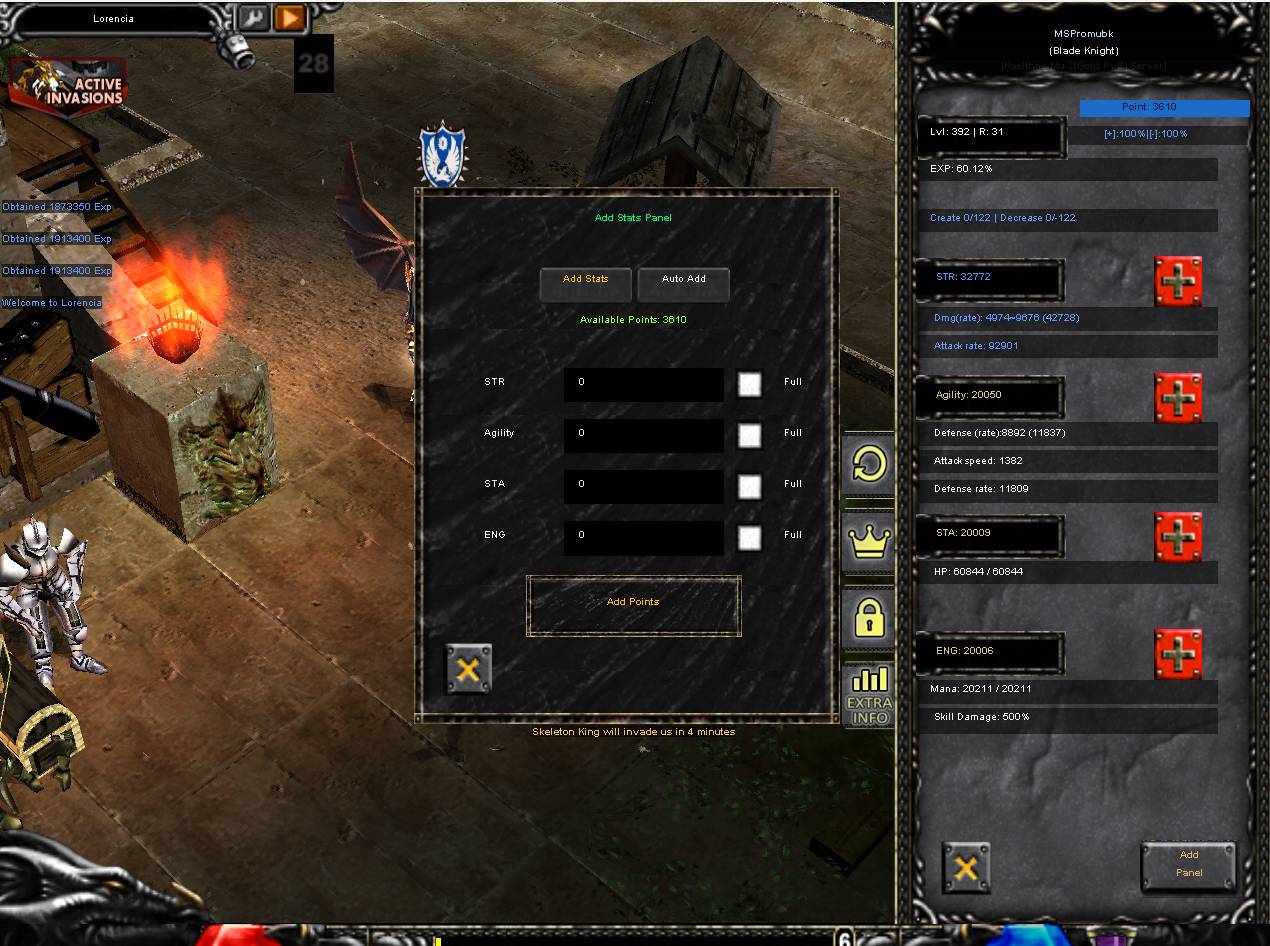This screenshot has width=1270, height=946.
Task: Add a point to ENG stat
Action: coord(1178,654)
